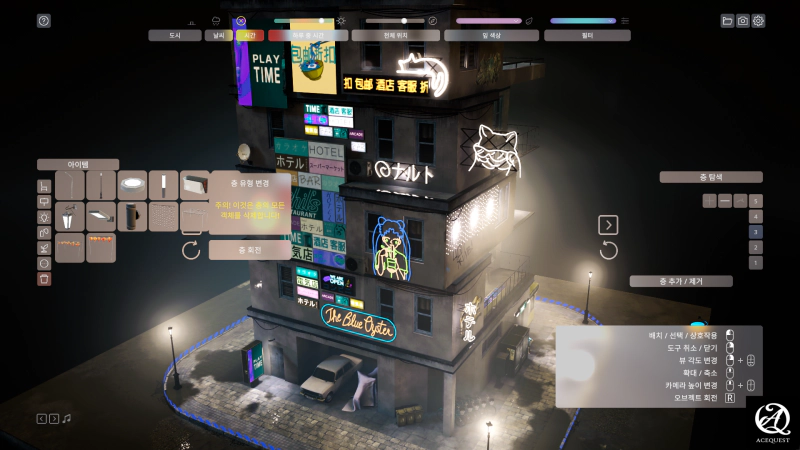Viewport: 800px width, 450px height.
Task: Select the round ceiling light item
Action: click(132, 185)
